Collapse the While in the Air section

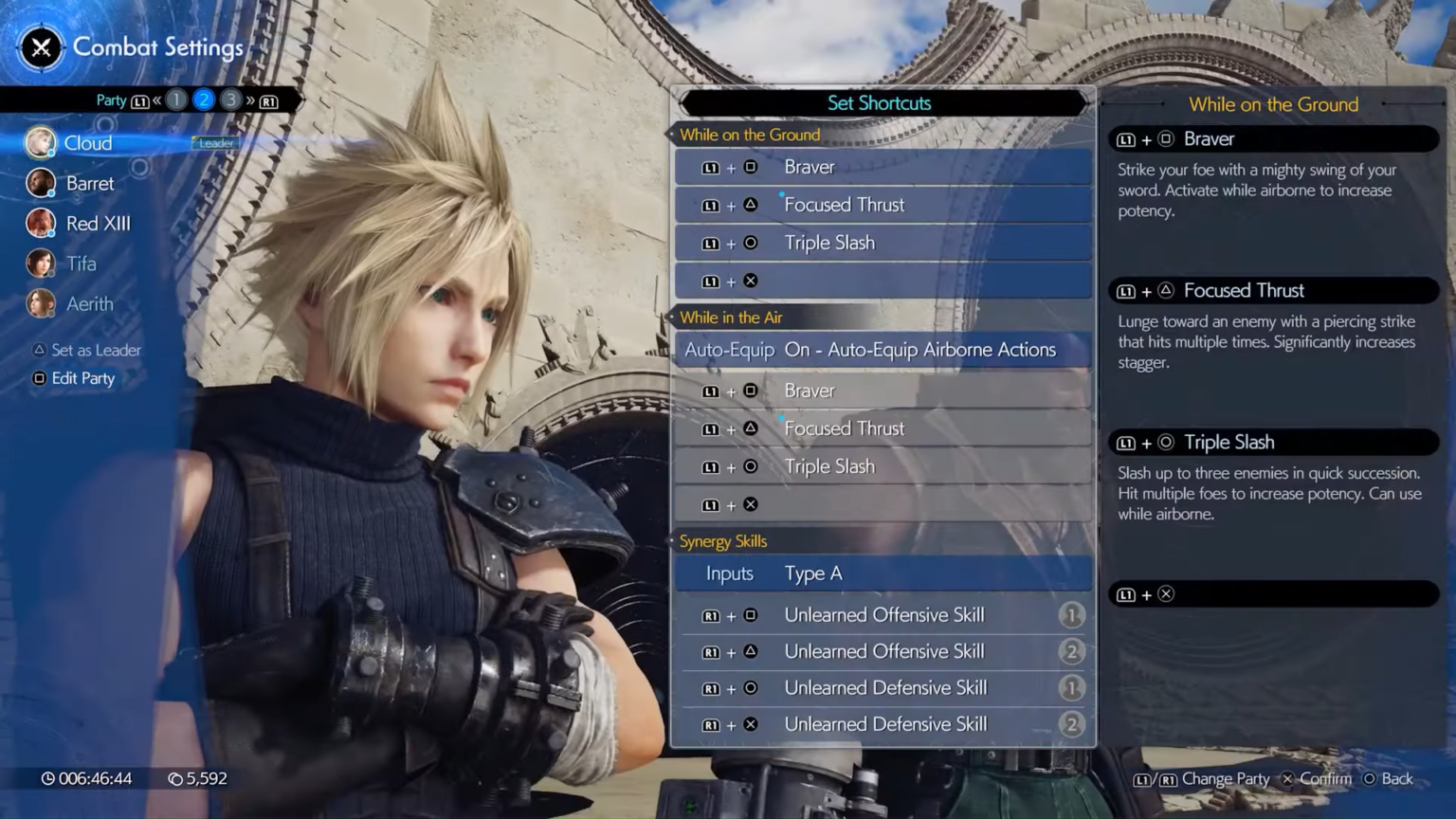click(x=731, y=318)
